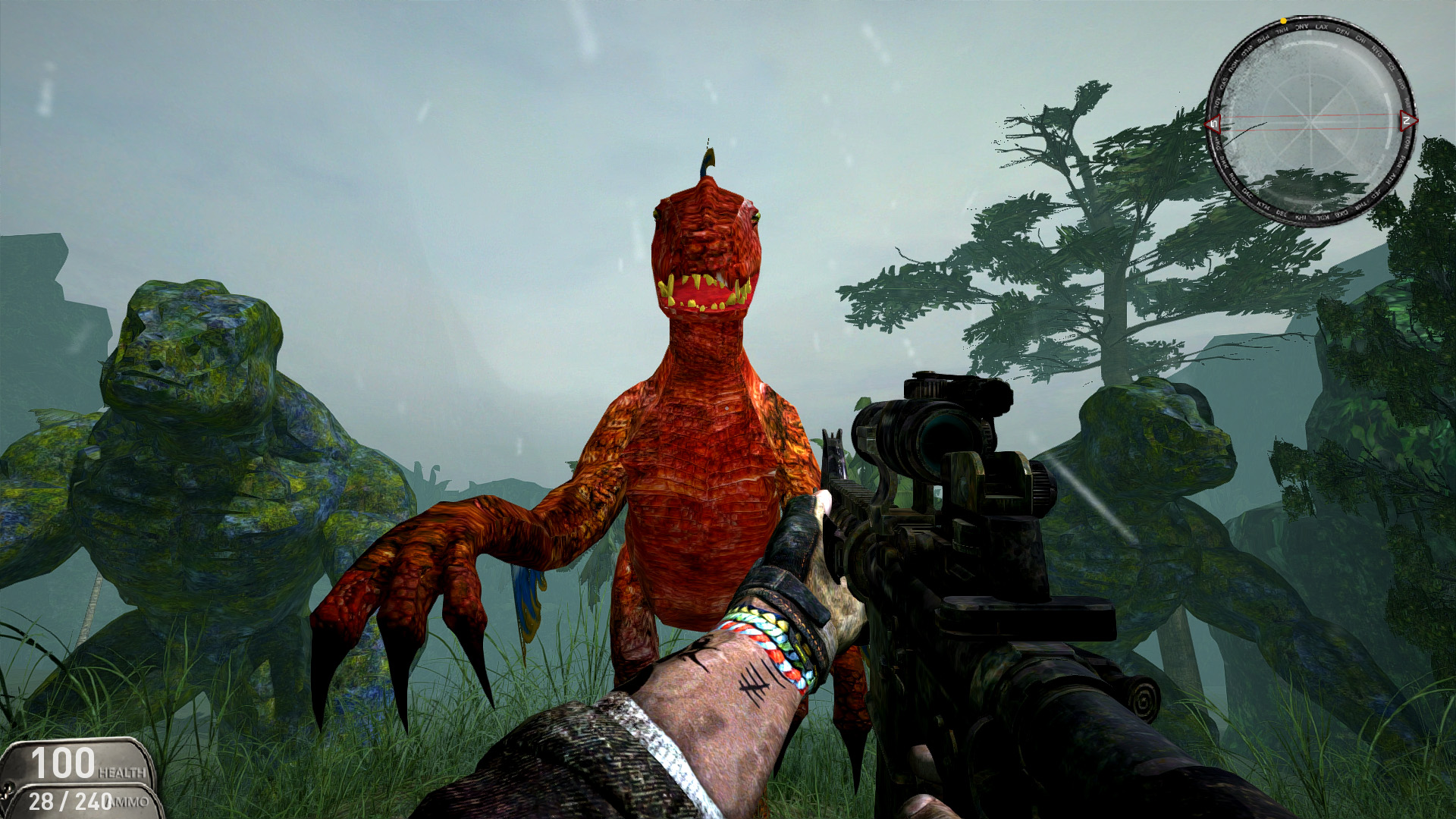1456x819 pixels.
Task: Click the circular compass radar
Action: click(1310, 120)
